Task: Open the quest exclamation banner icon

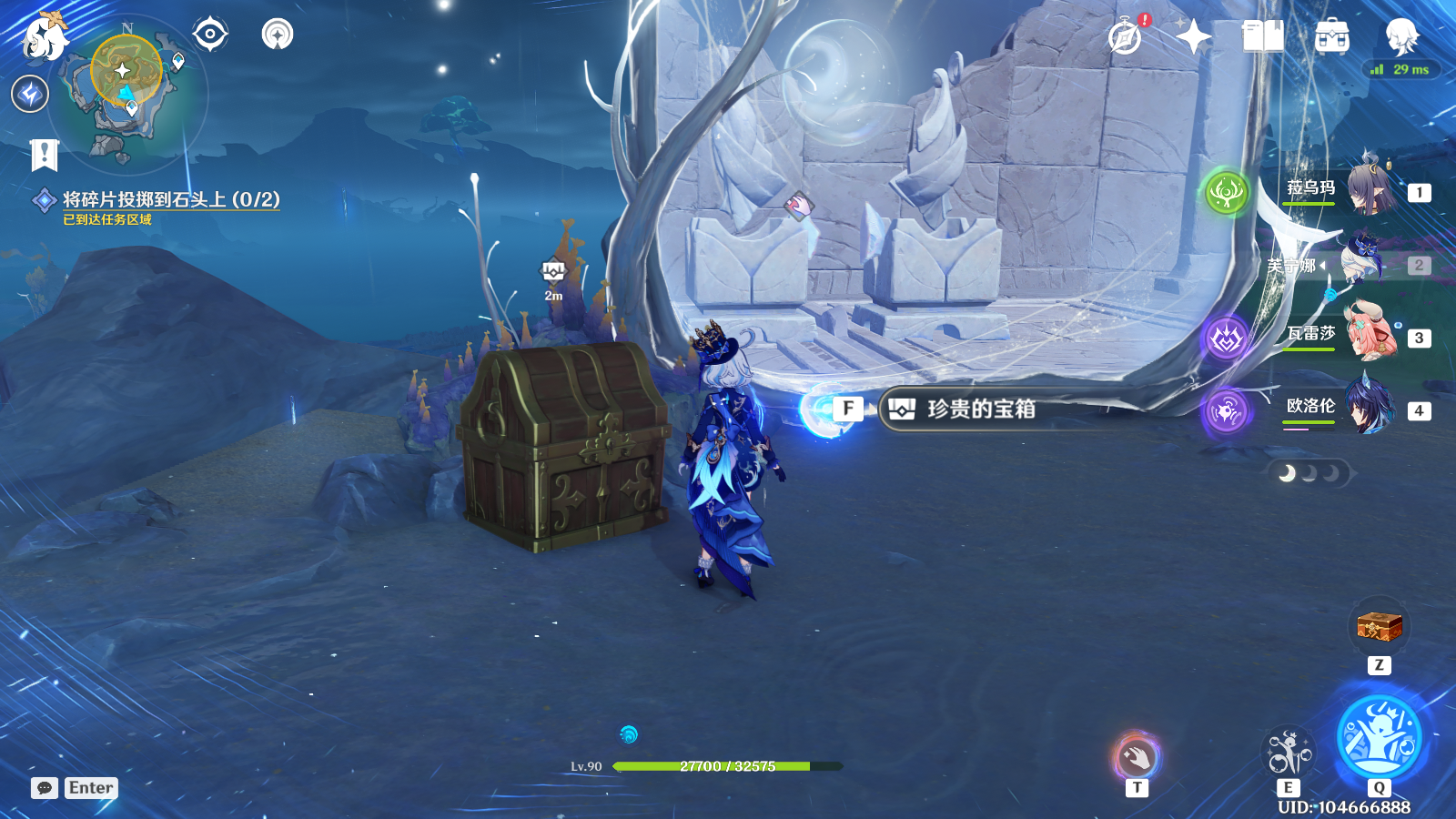Action: (44, 156)
